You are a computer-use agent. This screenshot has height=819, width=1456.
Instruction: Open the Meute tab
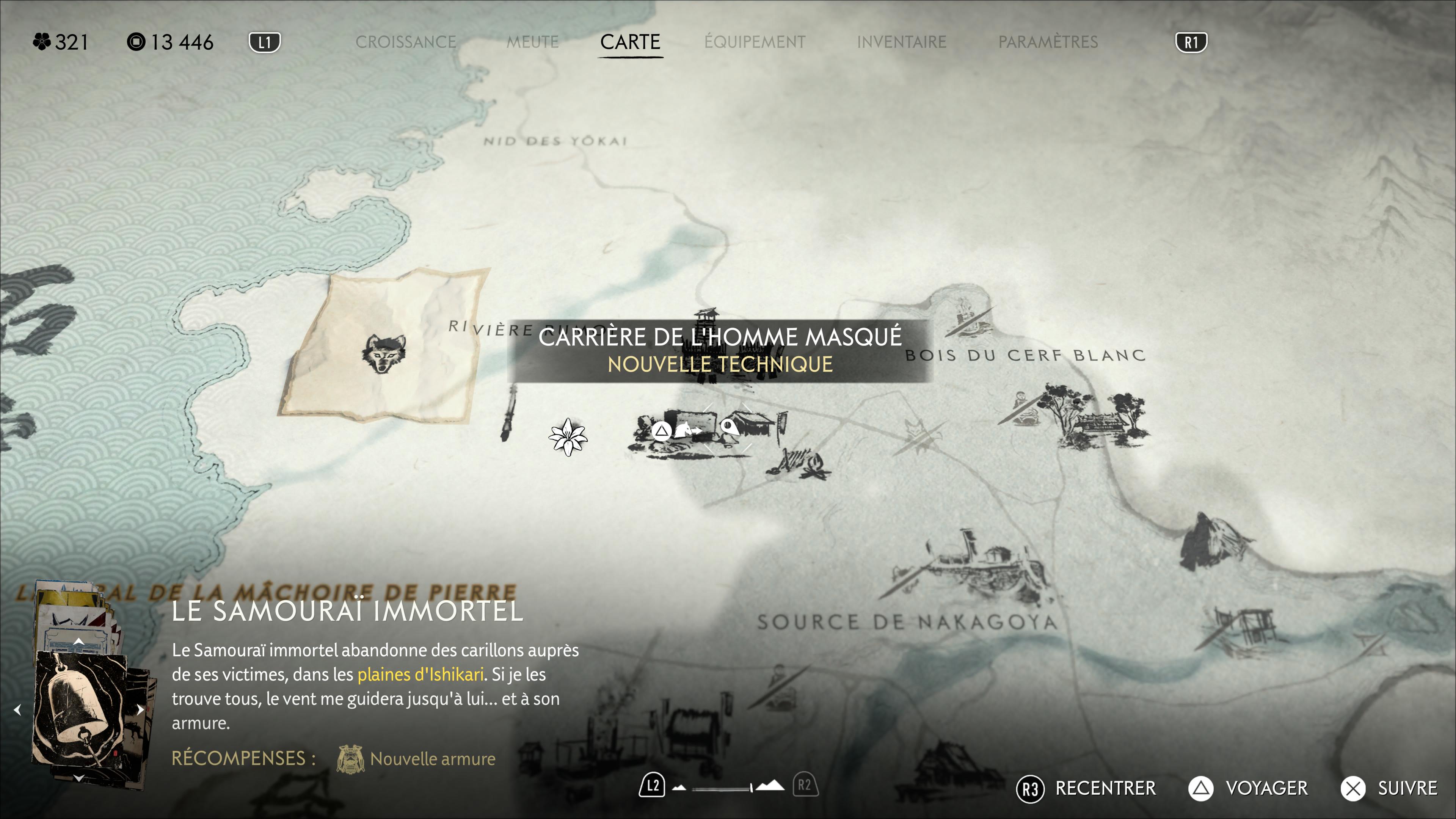(x=532, y=42)
